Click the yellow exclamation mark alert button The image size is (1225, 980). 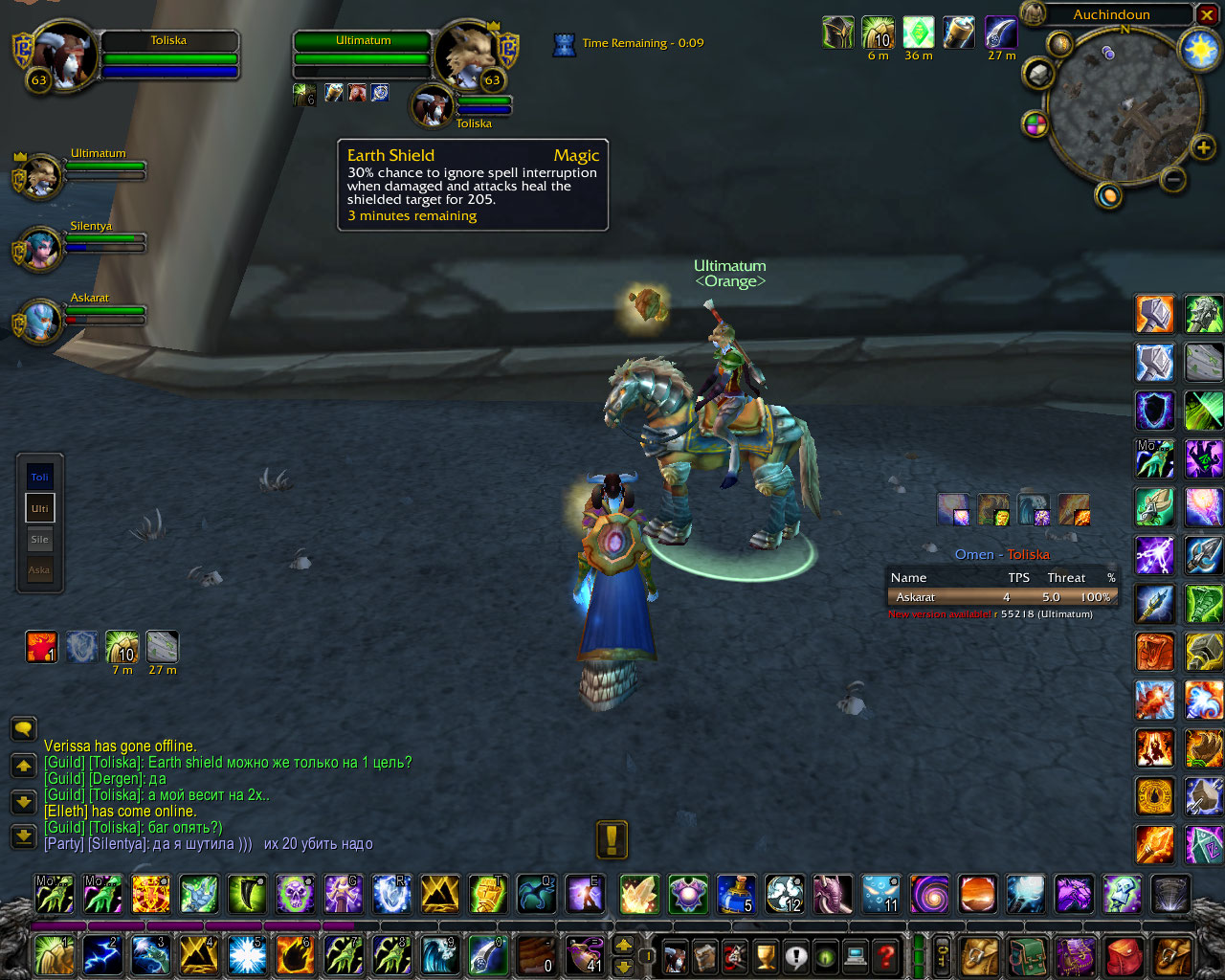pos(612,840)
